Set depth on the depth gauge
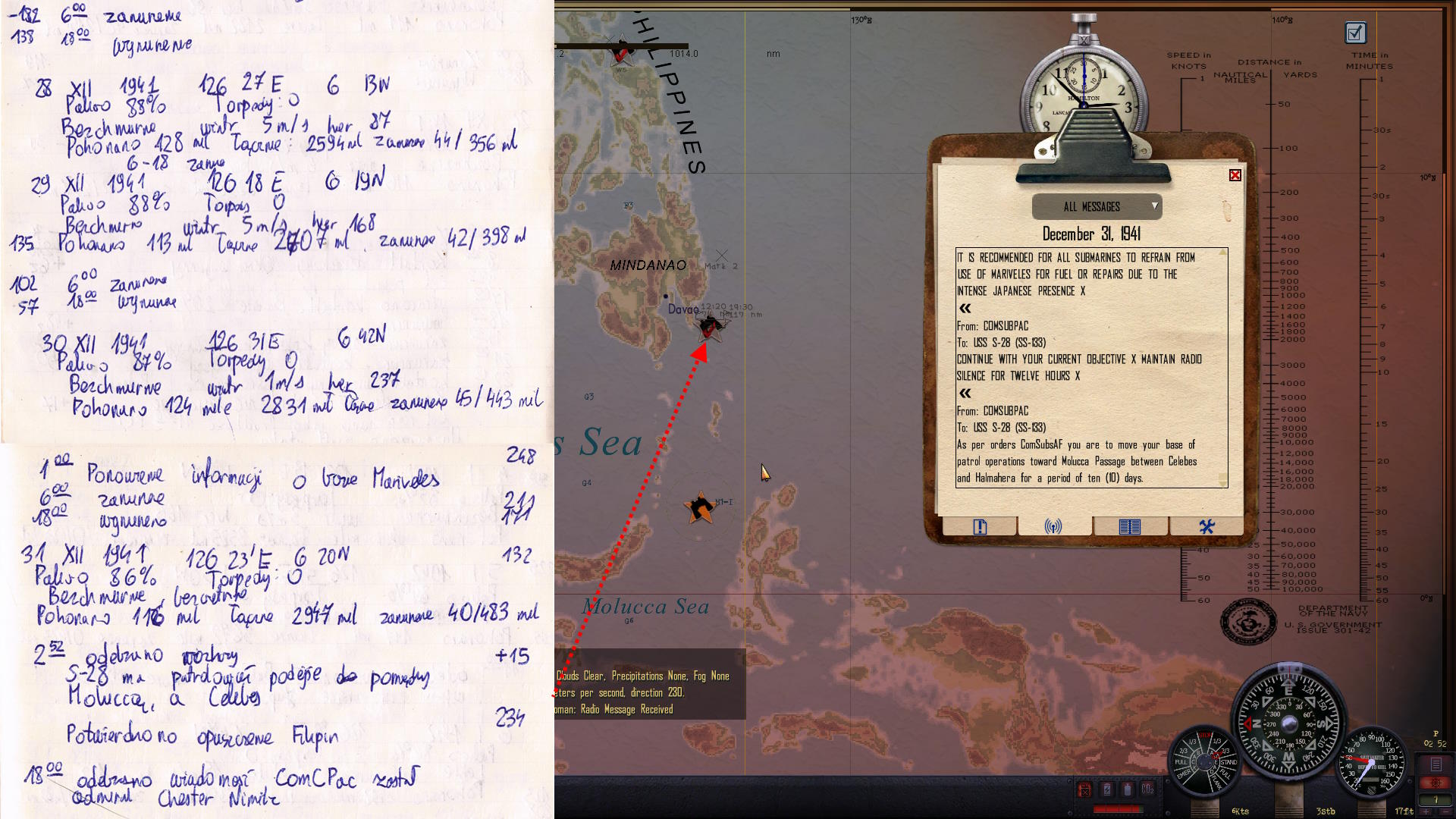 coord(1371,762)
